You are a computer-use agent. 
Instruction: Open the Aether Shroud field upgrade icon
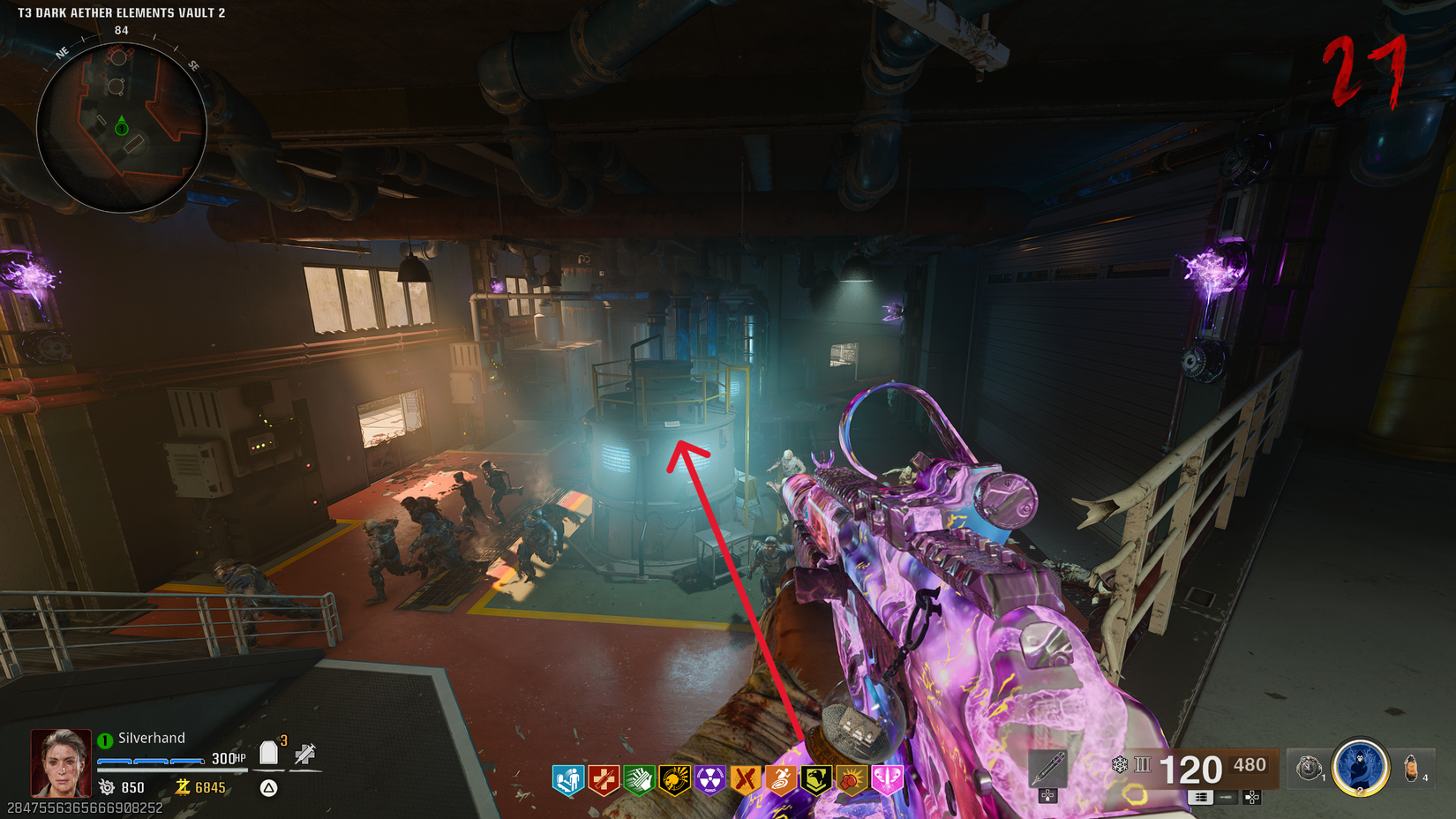pos(1361,770)
